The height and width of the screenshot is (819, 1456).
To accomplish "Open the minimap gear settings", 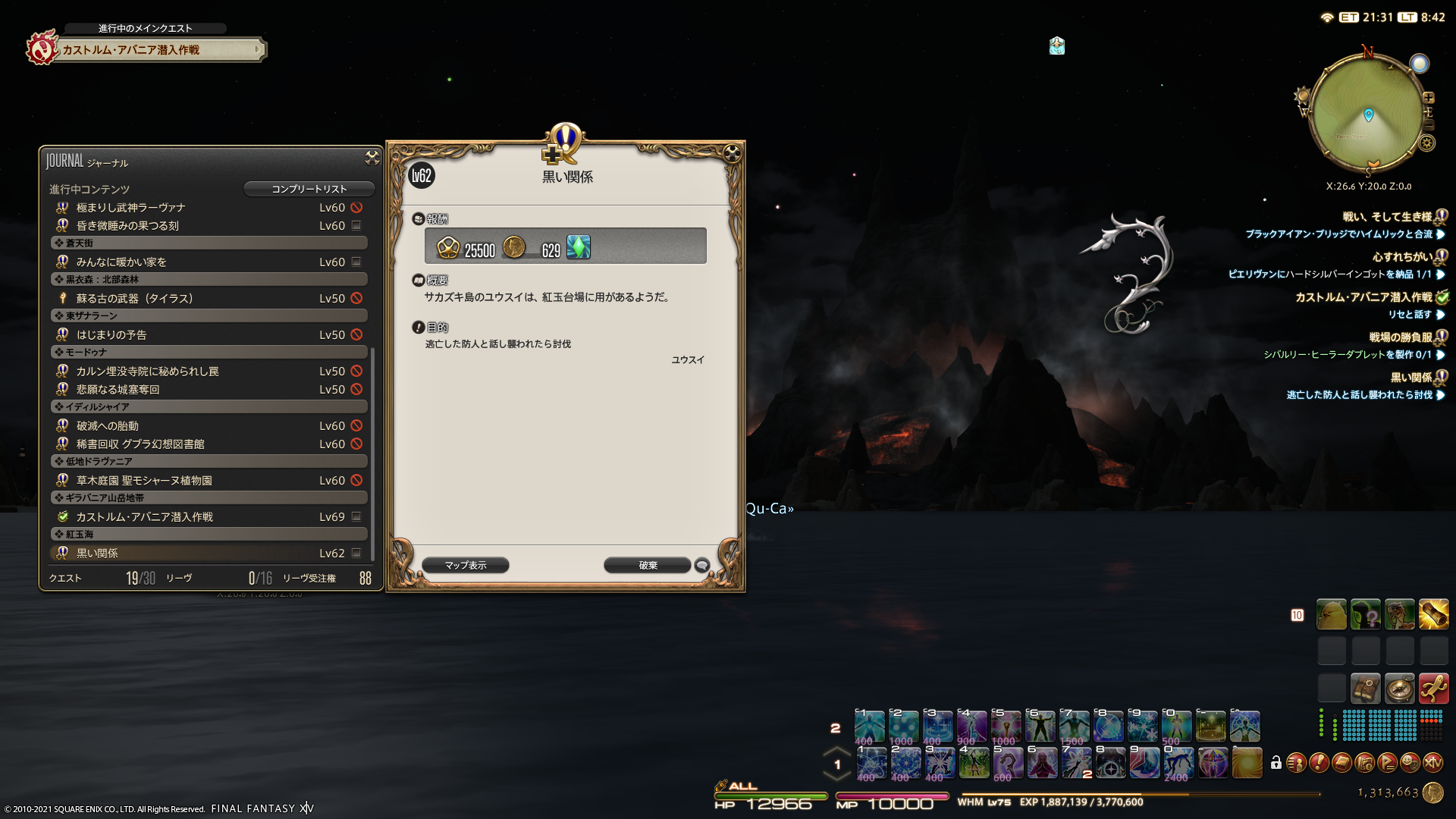I will point(1427,143).
